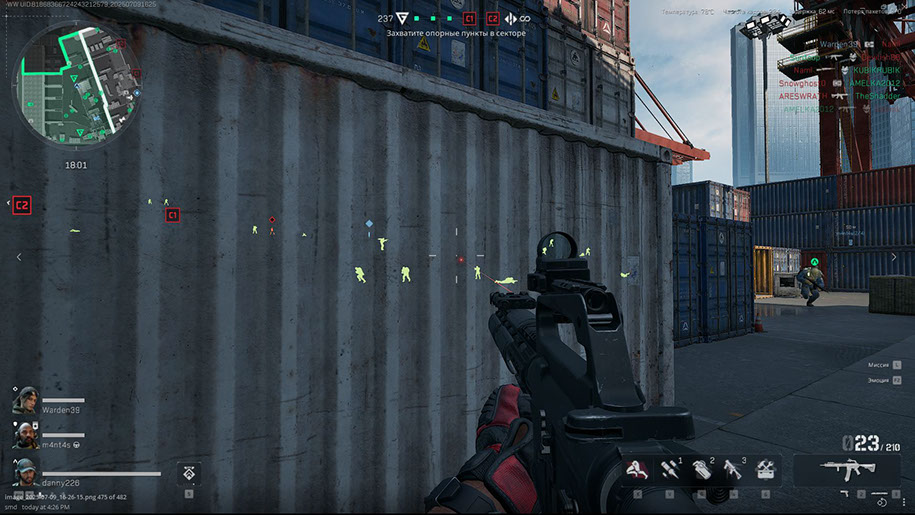This screenshot has width=915, height=515.
Task: Select m4nt4s's squad portrait
Action: pyautogui.click(x=25, y=434)
